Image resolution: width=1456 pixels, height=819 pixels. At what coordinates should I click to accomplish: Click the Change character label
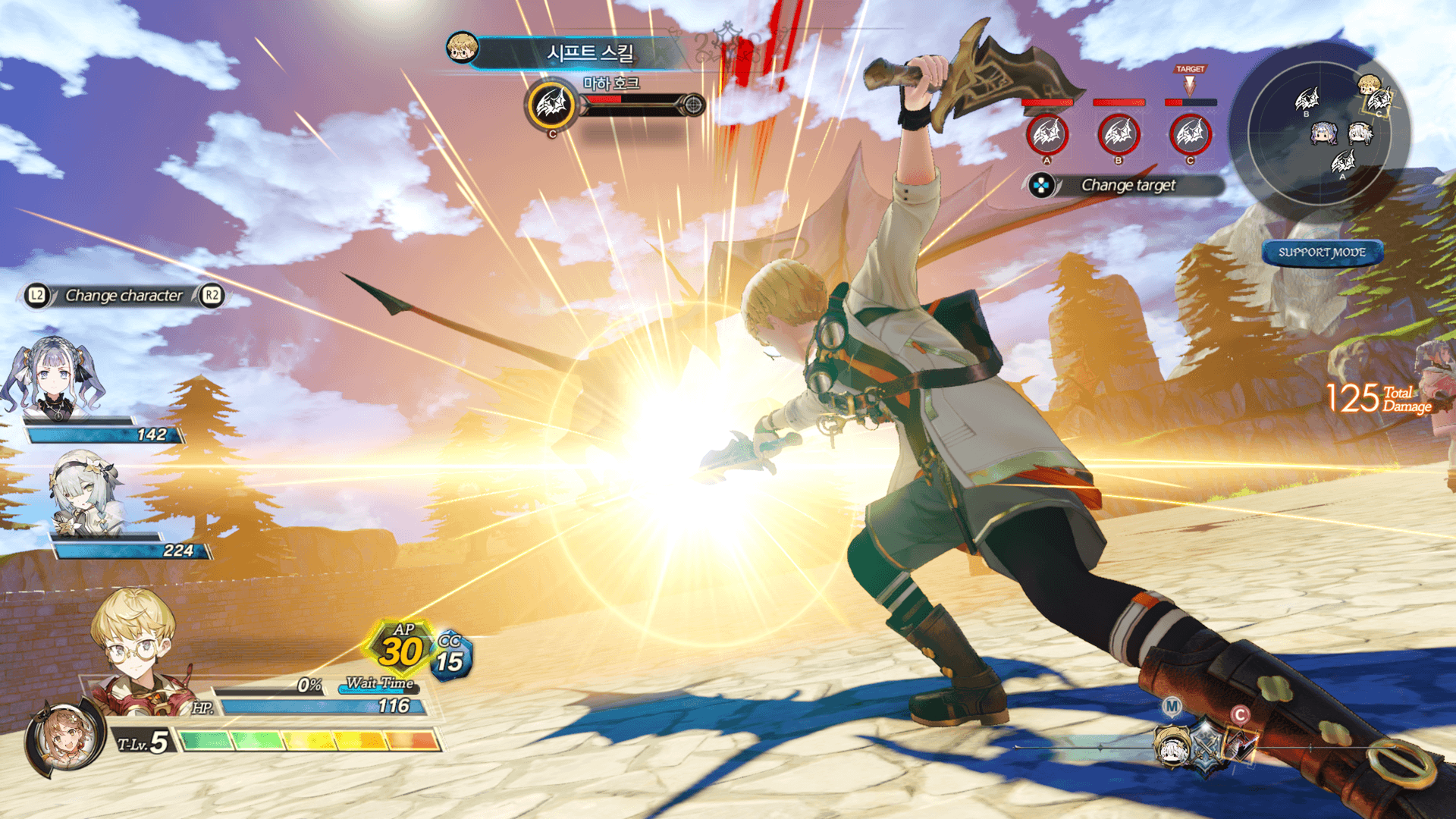click(124, 296)
